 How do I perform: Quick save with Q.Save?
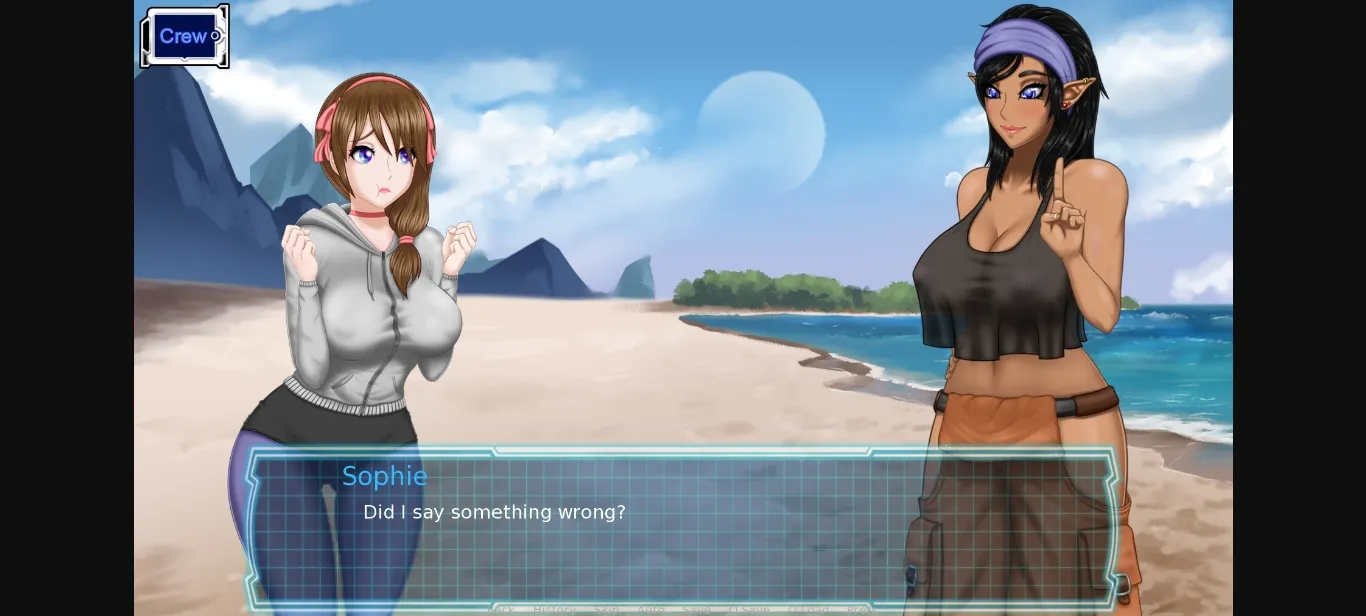pos(749,609)
